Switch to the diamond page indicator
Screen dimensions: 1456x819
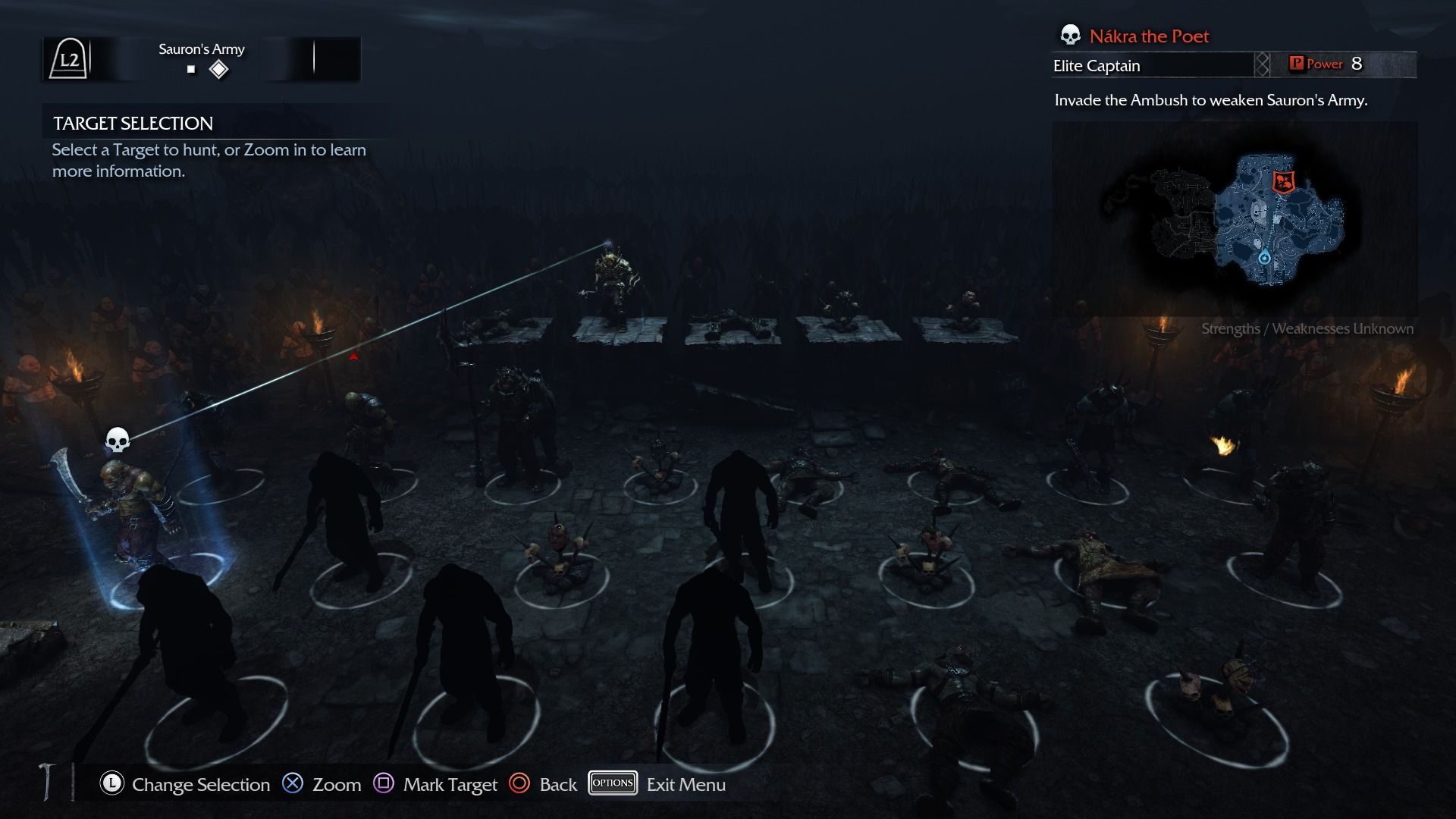click(219, 70)
